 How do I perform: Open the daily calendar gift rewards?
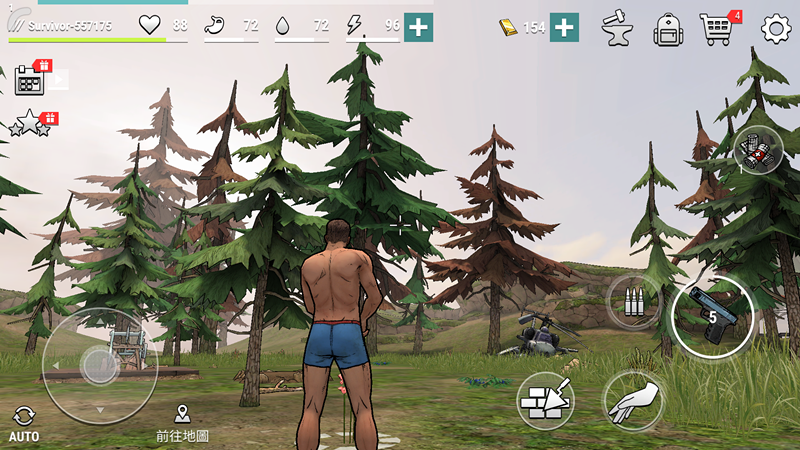pyautogui.click(x=31, y=79)
